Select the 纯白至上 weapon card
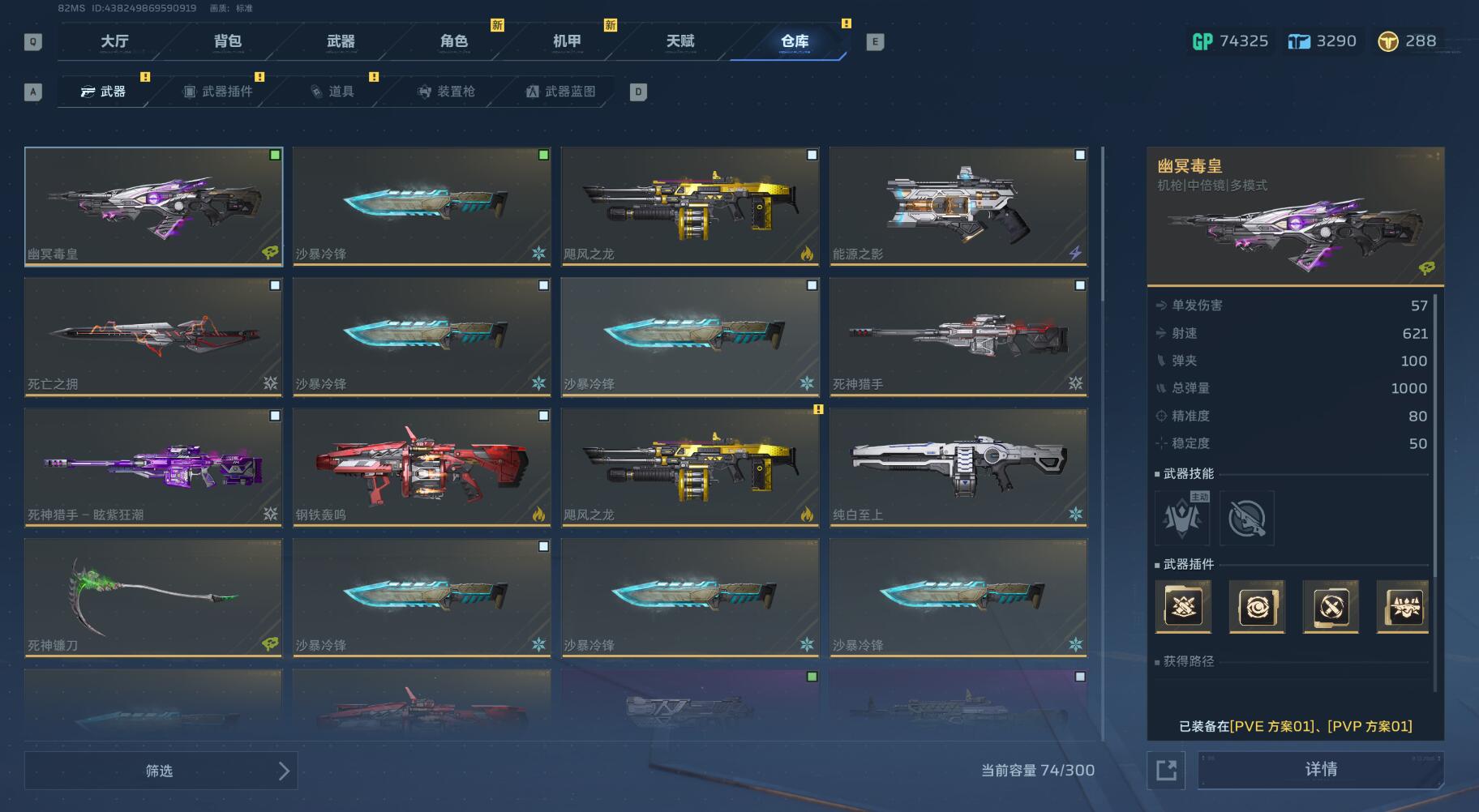This screenshot has height=812, width=1479. coord(958,467)
